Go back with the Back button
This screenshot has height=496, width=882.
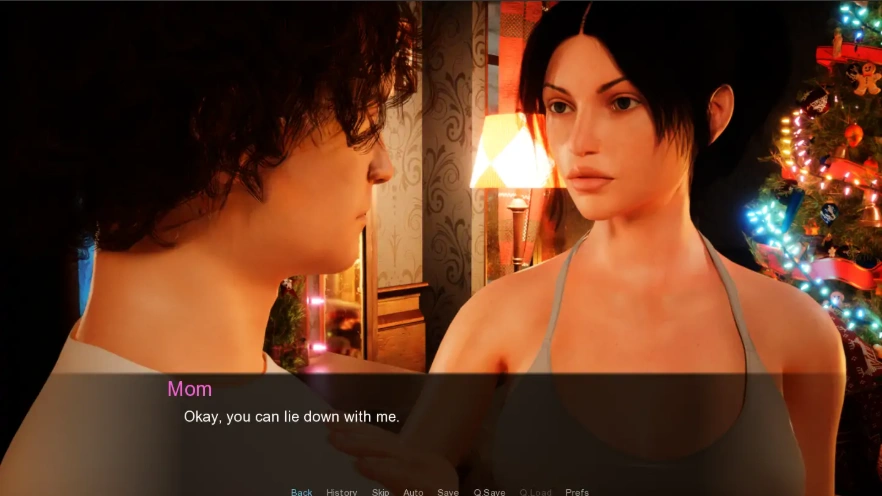coord(301,492)
